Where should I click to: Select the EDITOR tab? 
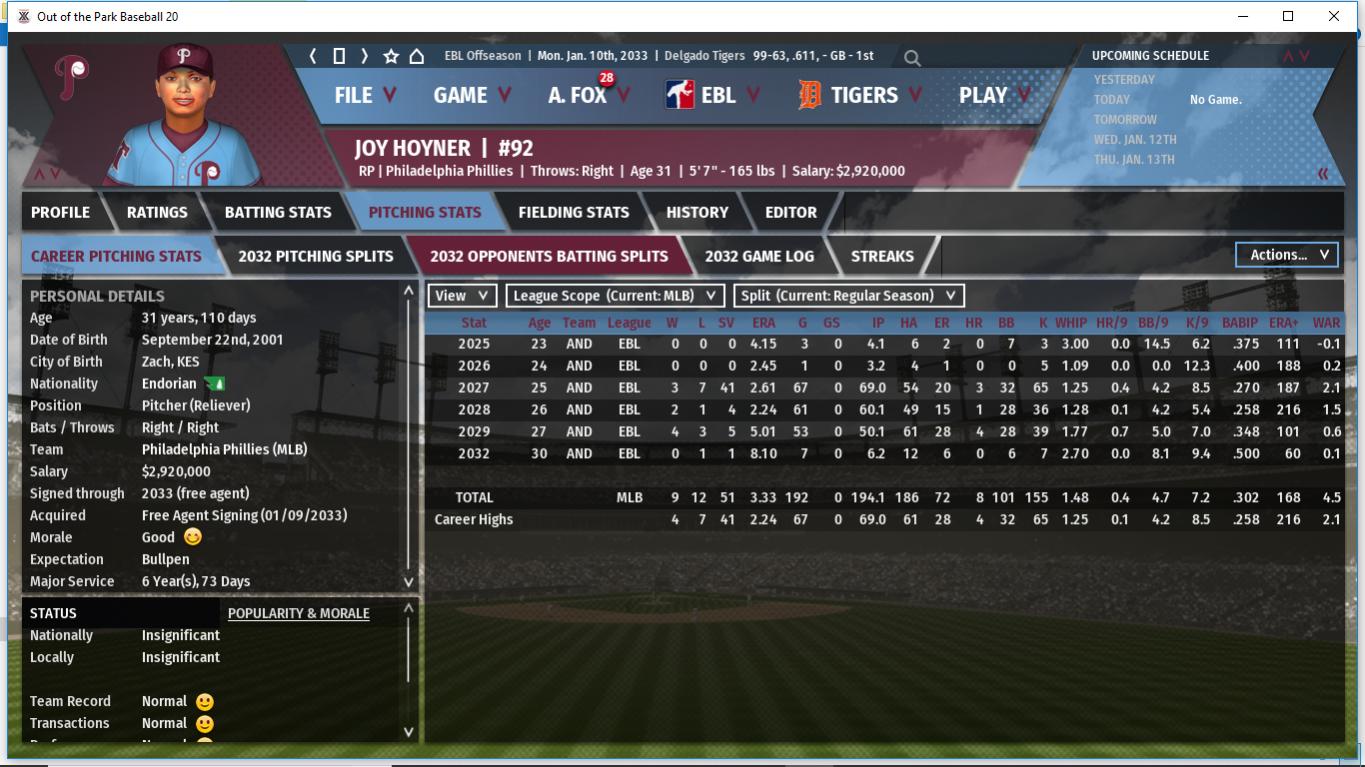(x=790, y=212)
